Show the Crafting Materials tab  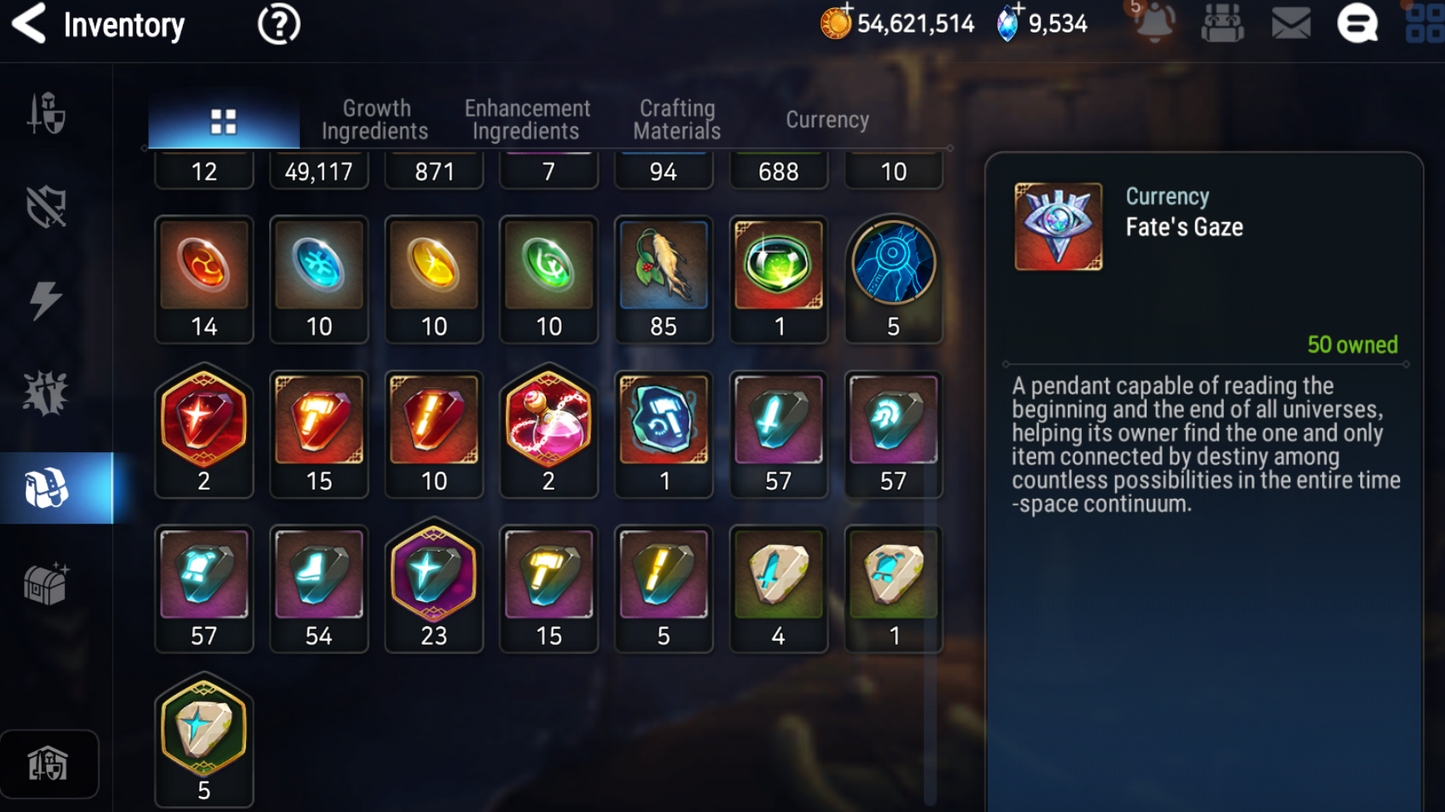(677, 120)
